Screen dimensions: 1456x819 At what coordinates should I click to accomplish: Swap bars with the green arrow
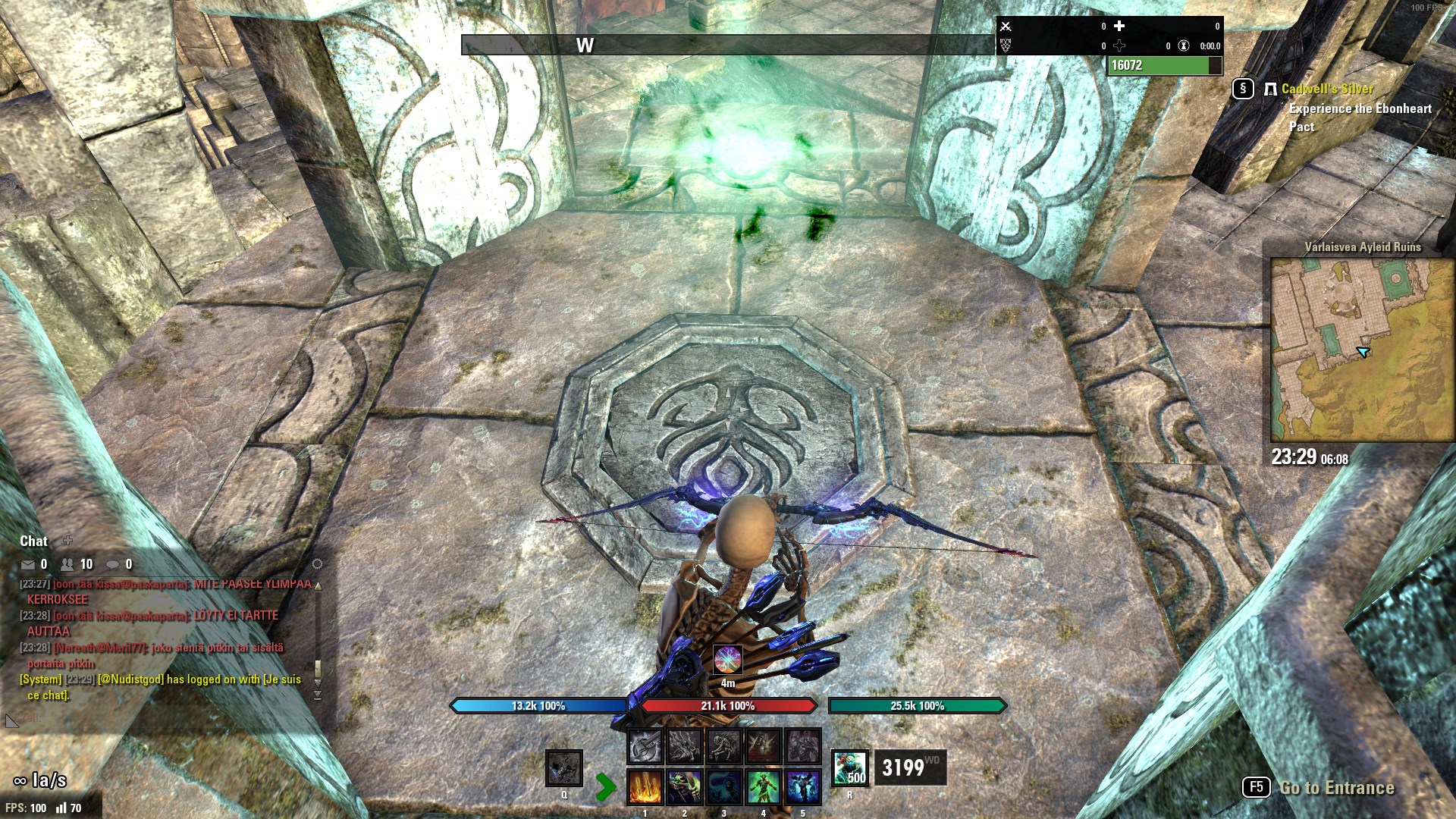(x=605, y=787)
